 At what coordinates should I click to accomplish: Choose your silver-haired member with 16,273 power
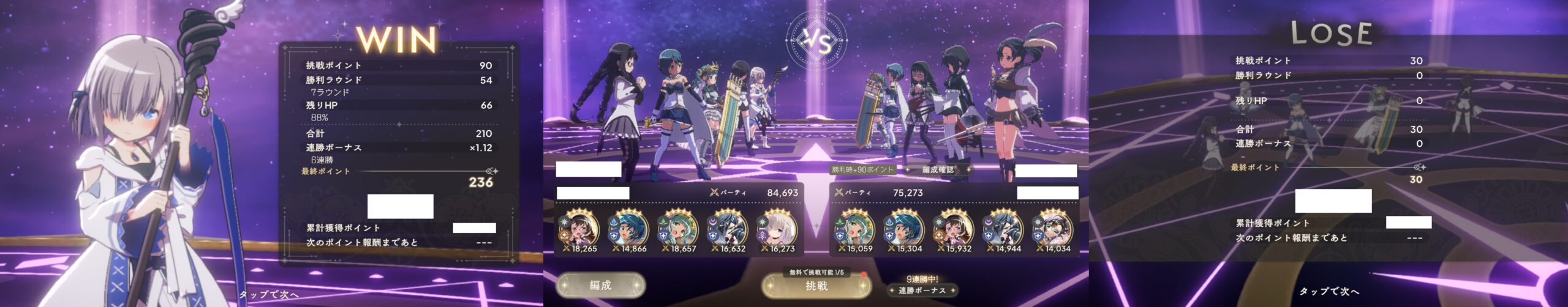[776, 229]
